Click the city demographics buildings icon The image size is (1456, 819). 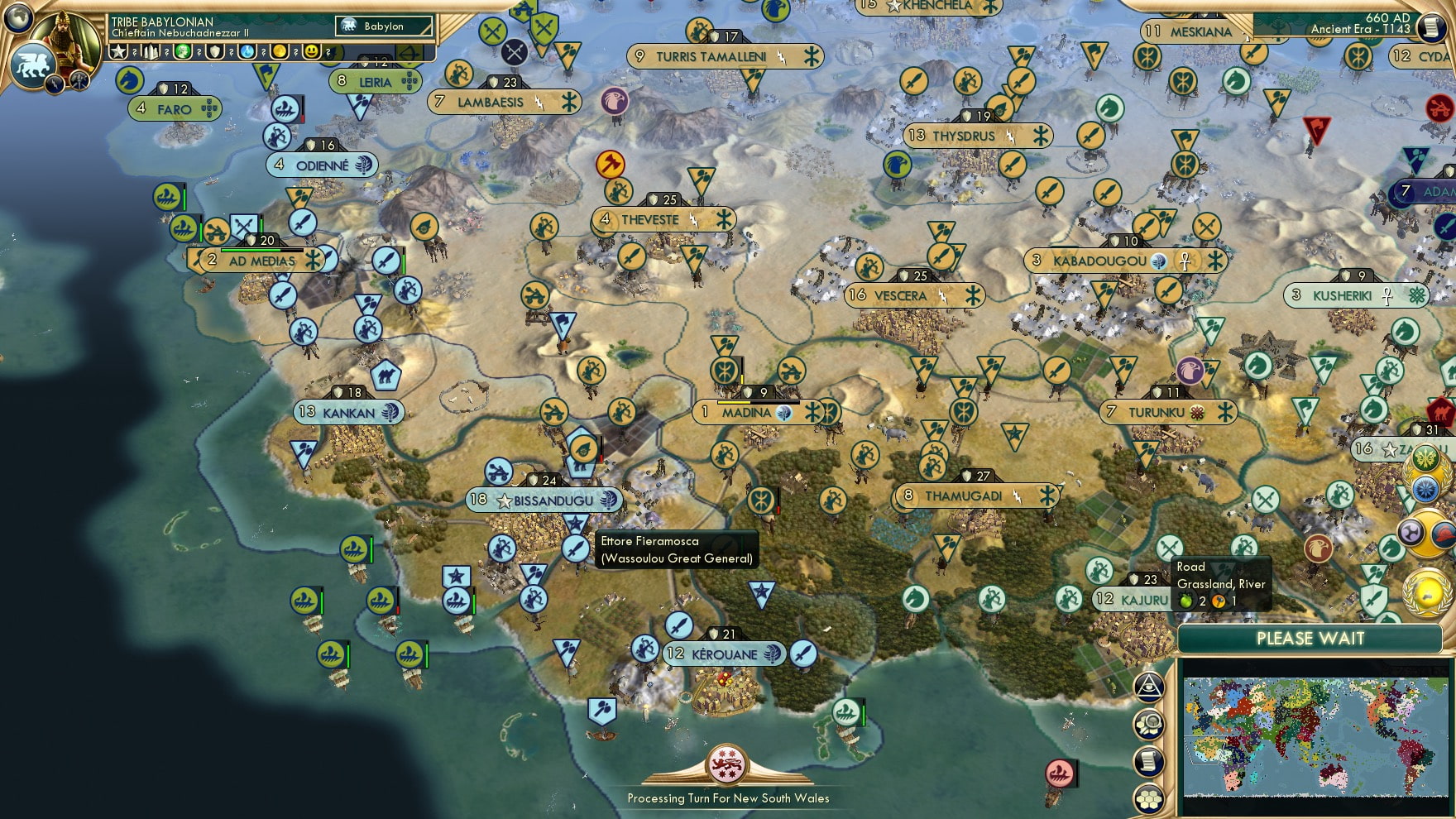tap(151, 52)
